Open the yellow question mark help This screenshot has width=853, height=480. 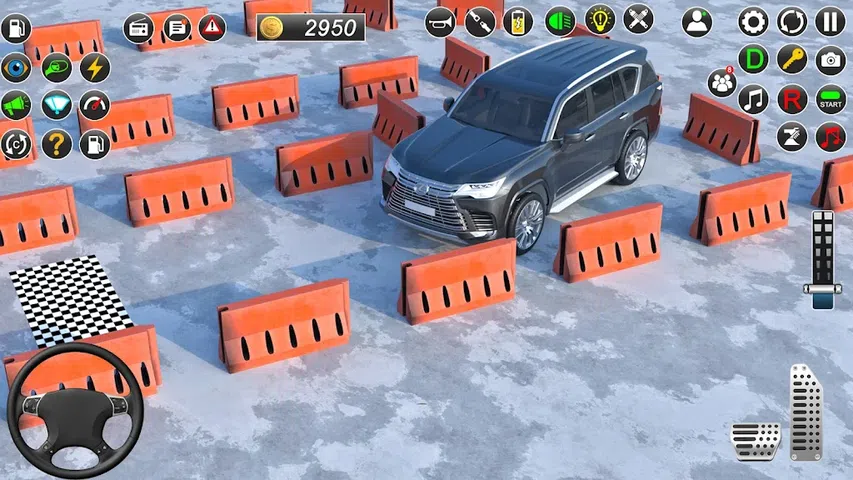point(56,144)
